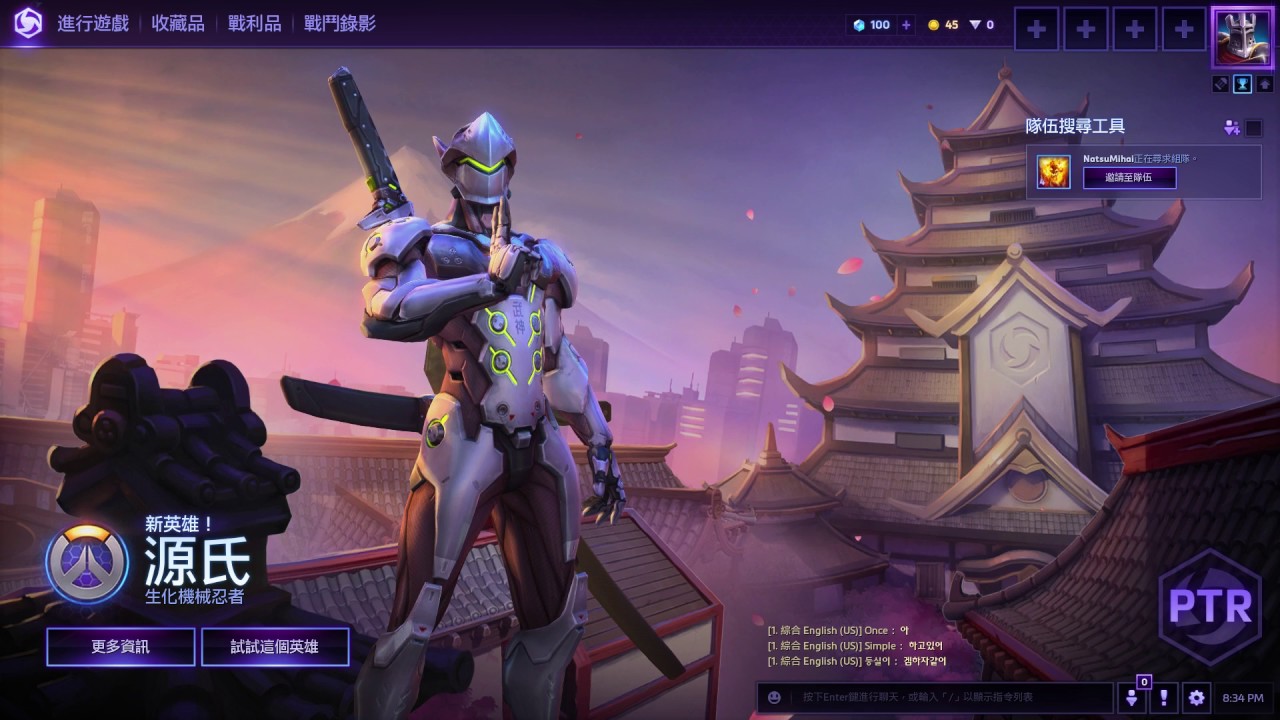Click NatsuMihai's fiery portrait in party finder

[x=1053, y=172]
